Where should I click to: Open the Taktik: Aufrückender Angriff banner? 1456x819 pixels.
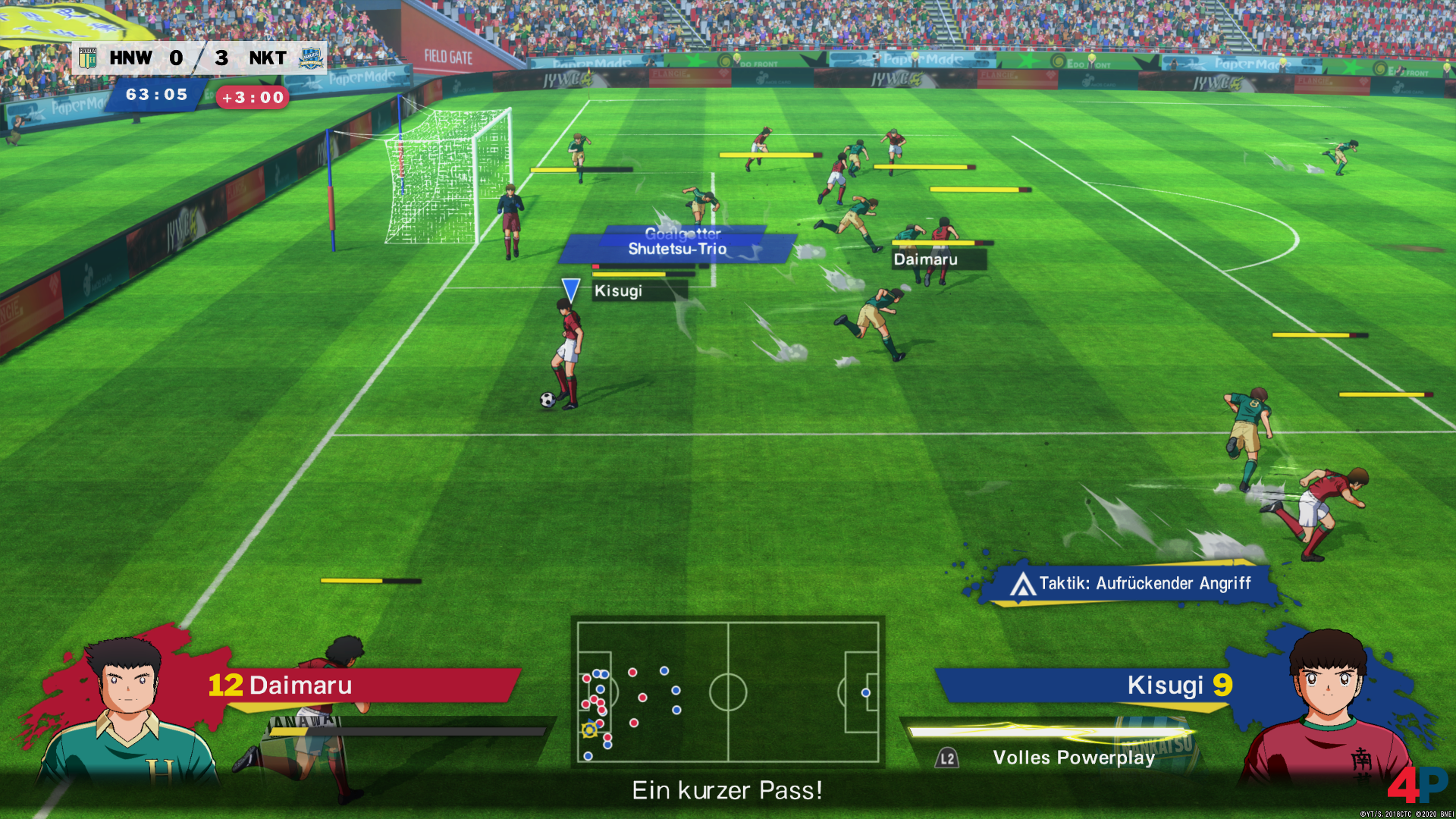(x=1130, y=584)
